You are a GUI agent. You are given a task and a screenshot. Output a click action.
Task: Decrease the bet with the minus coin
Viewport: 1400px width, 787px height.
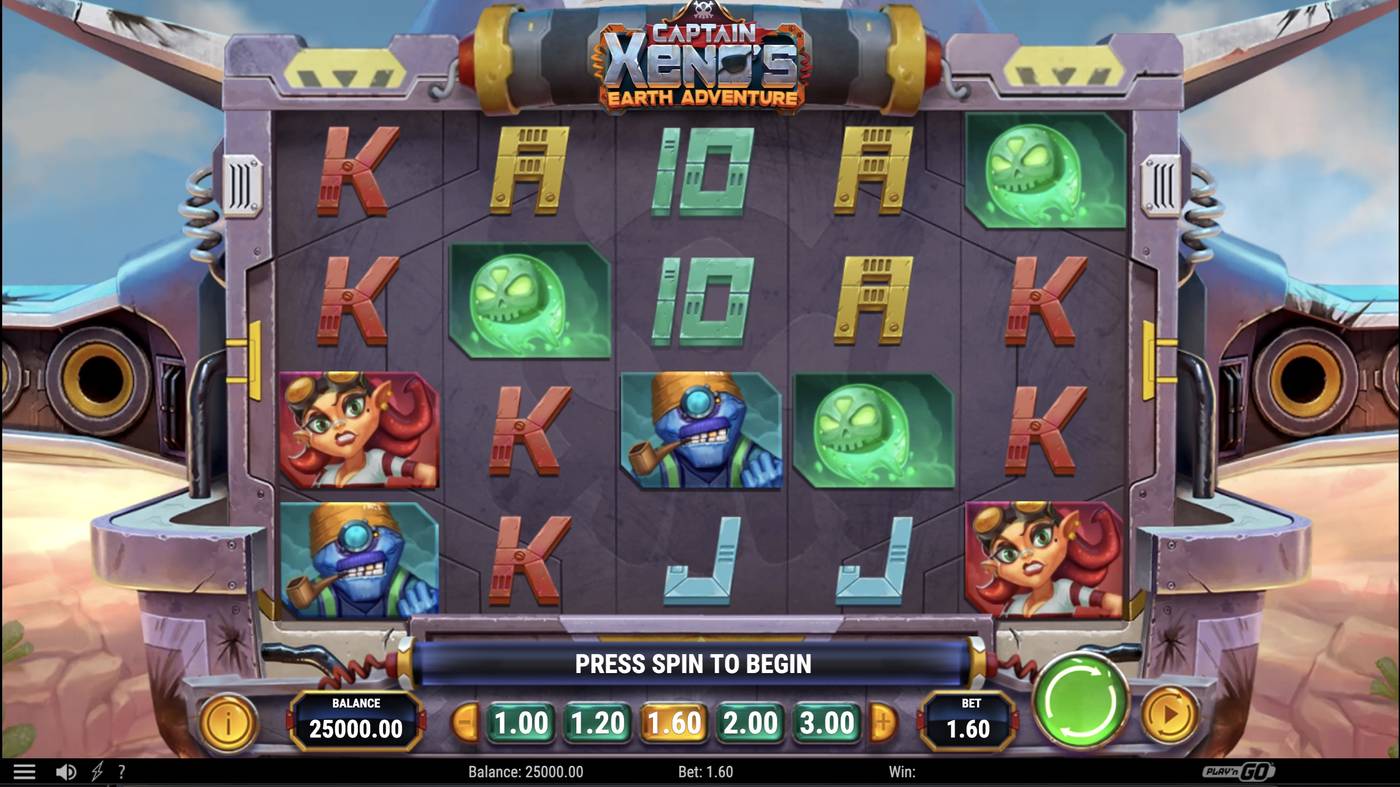point(465,721)
